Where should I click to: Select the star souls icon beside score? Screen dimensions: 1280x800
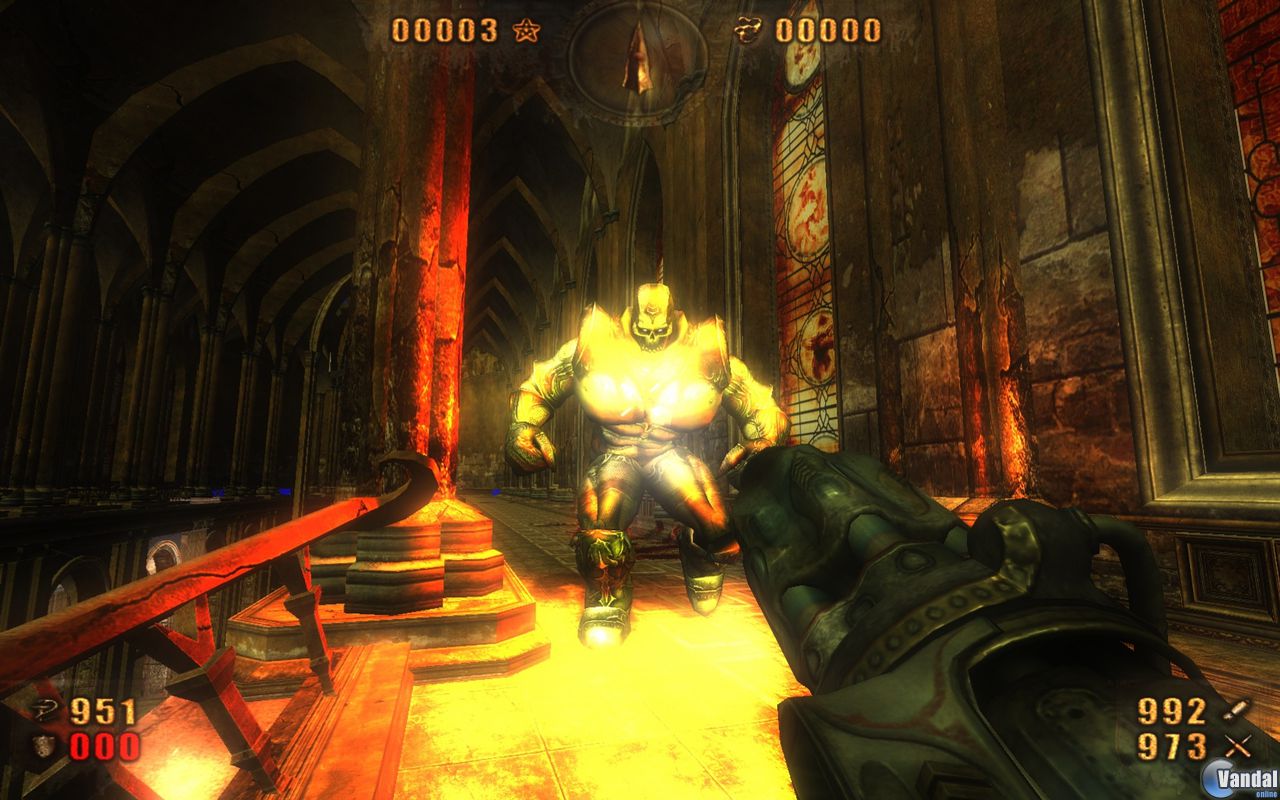[x=528, y=31]
